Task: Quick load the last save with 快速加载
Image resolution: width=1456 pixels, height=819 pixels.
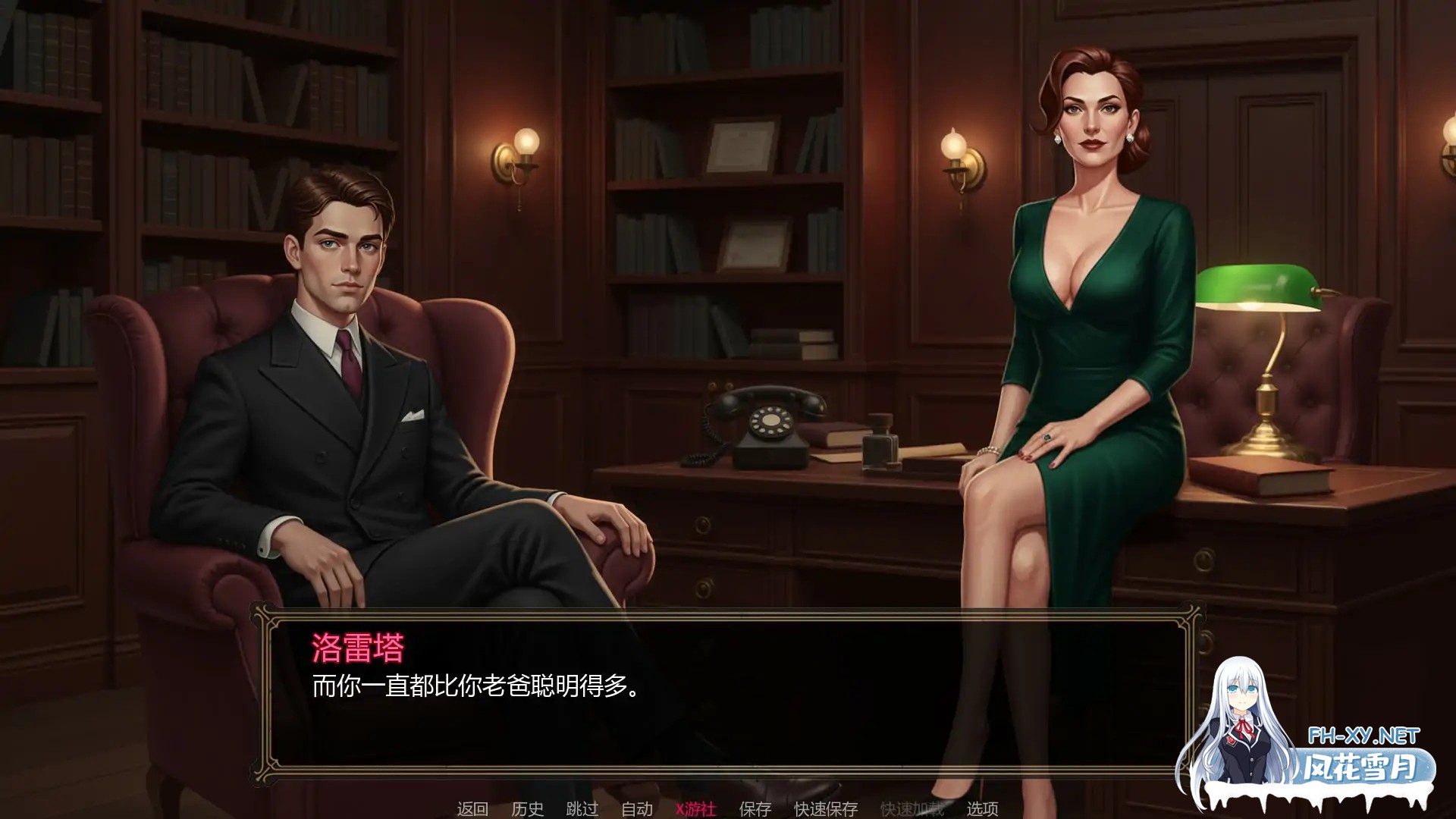Action: pyautogui.click(x=912, y=809)
